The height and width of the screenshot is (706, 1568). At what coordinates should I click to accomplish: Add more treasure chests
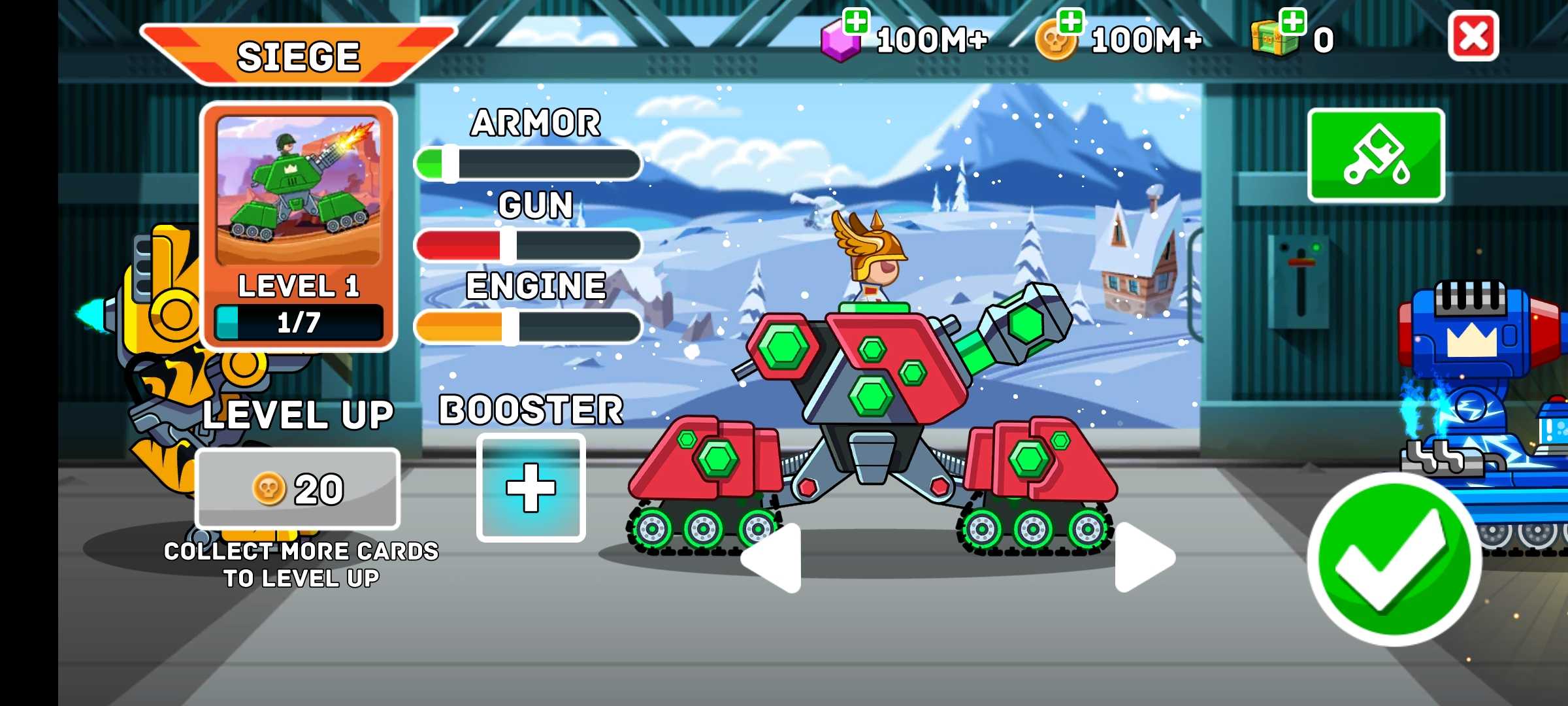[1292, 22]
